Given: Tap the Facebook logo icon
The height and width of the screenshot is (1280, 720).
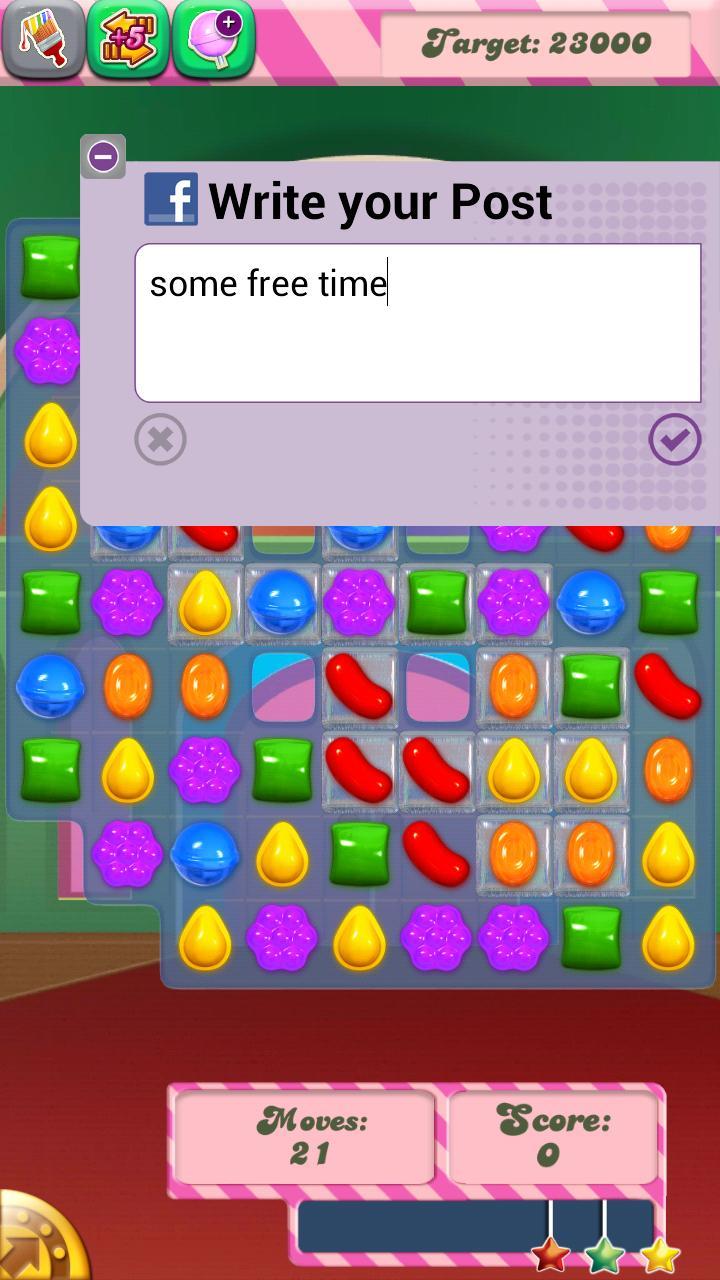Looking at the screenshot, I should [x=171, y=199].
